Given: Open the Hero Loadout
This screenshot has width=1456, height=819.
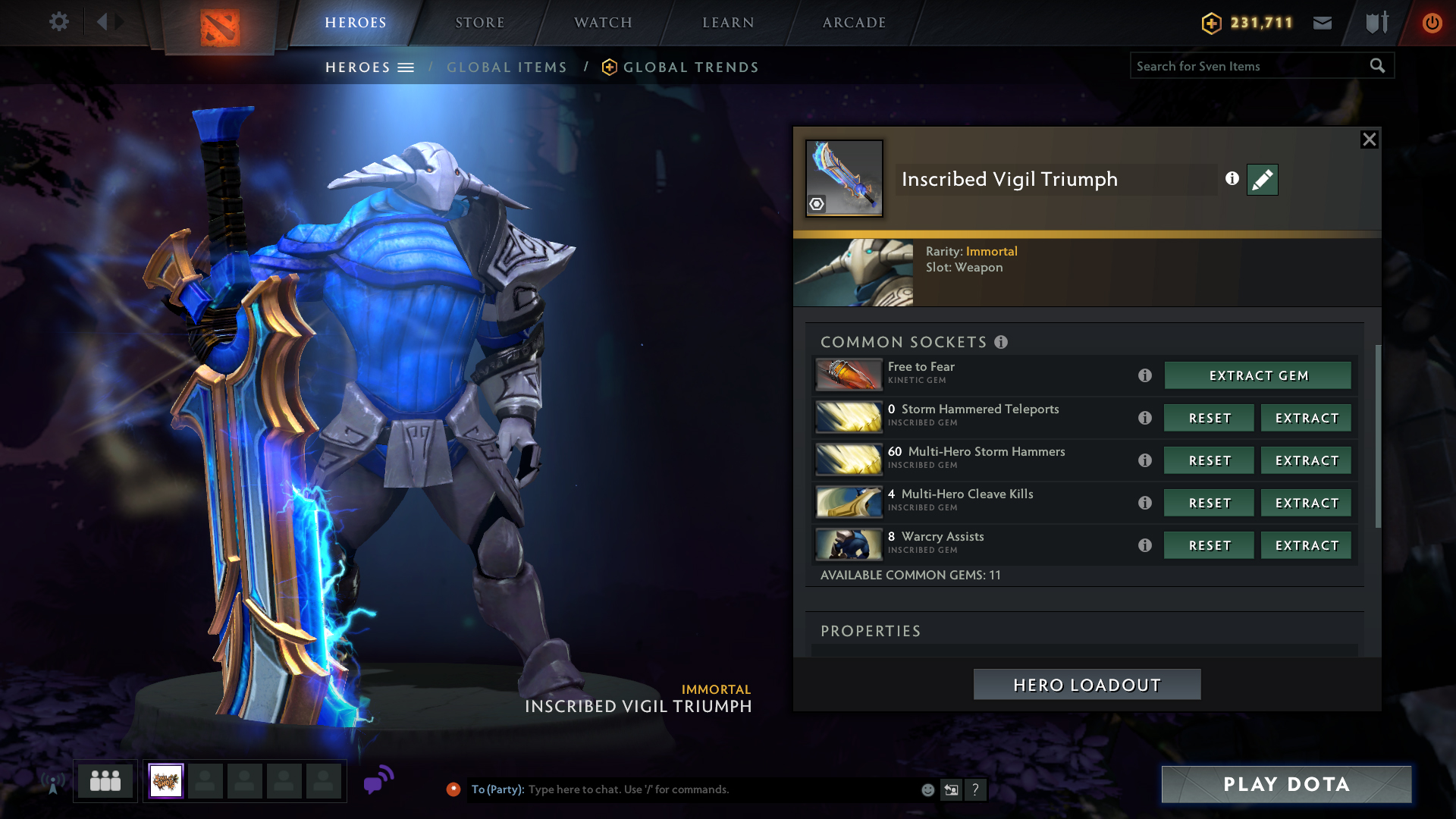Looking at the screenshot, I should click(1087, 685).
